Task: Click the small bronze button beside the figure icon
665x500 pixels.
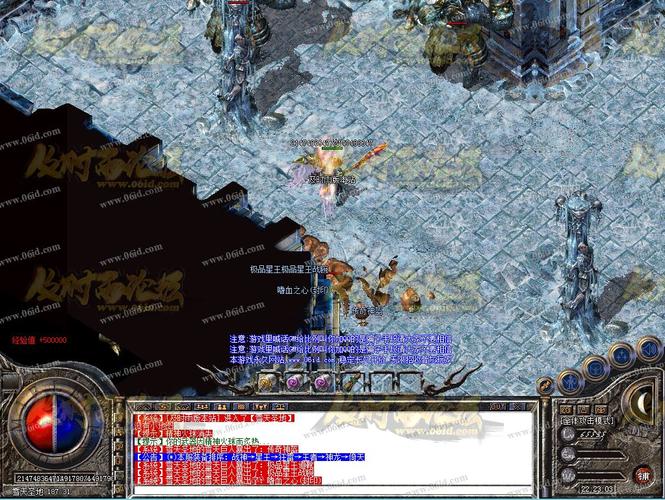Action: [547, 386]
